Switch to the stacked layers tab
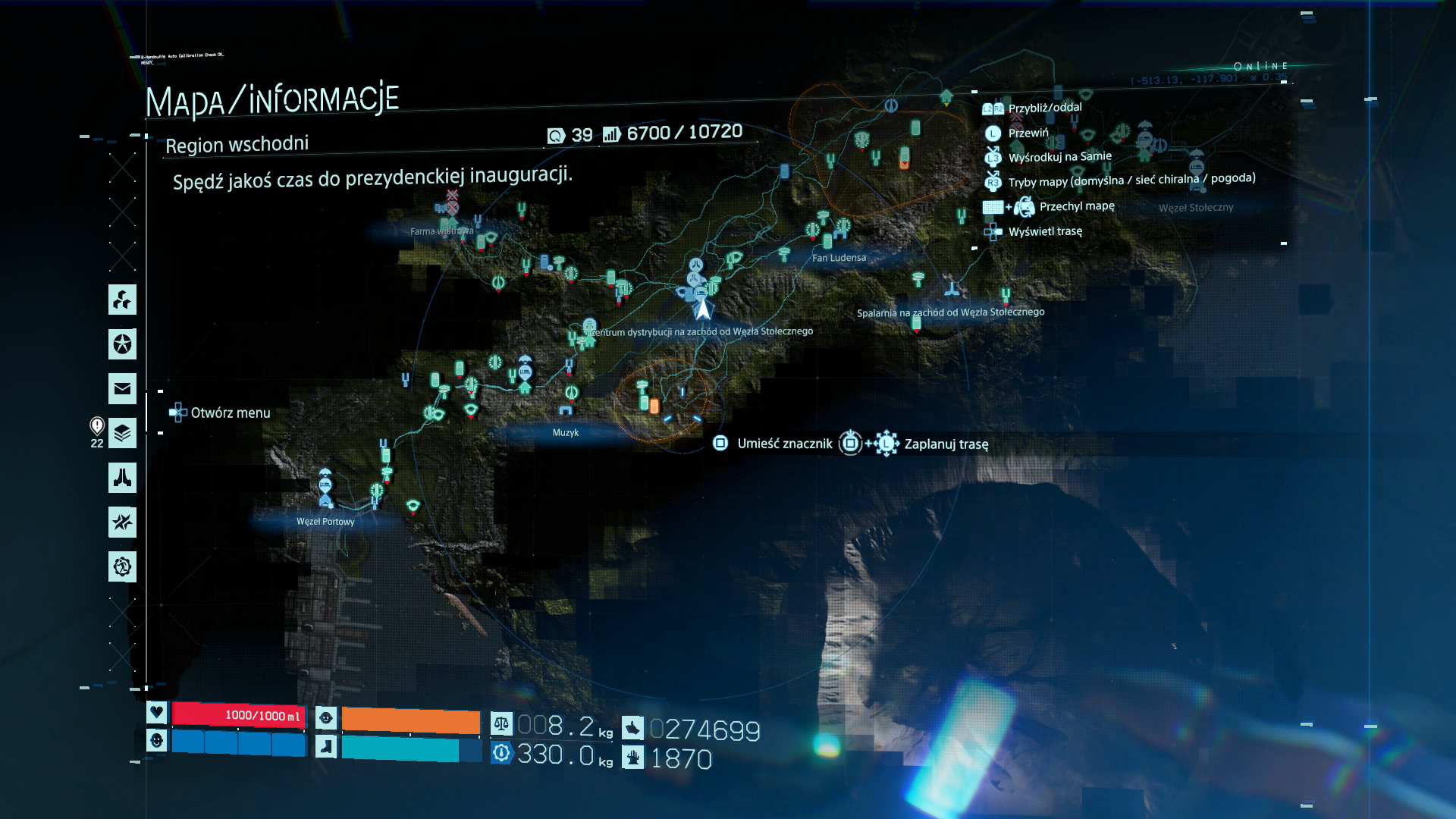The image size is (1456, 819). click(122, 434)
